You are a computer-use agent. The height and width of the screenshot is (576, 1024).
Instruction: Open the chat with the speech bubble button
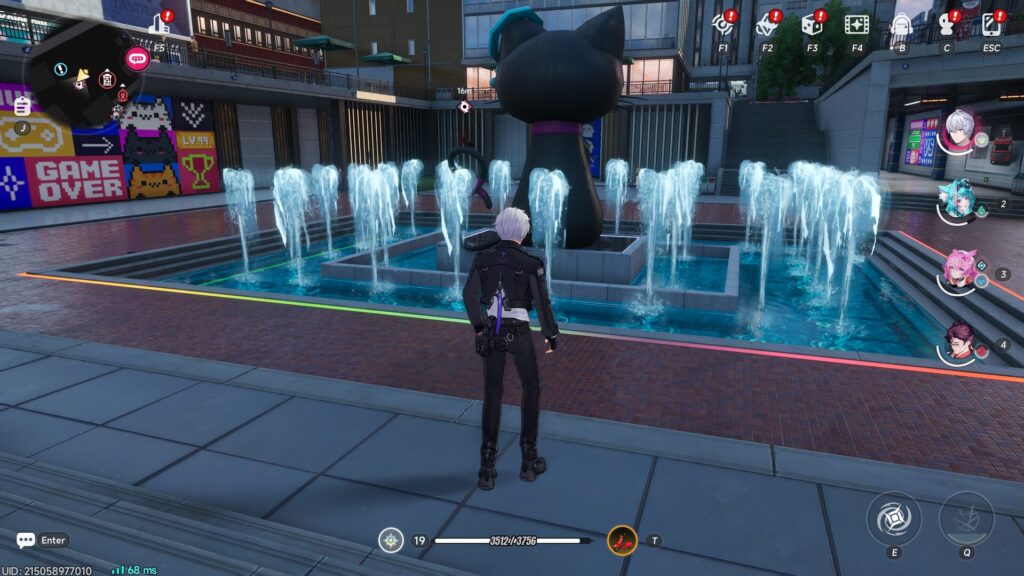click(x=26, y=540)
